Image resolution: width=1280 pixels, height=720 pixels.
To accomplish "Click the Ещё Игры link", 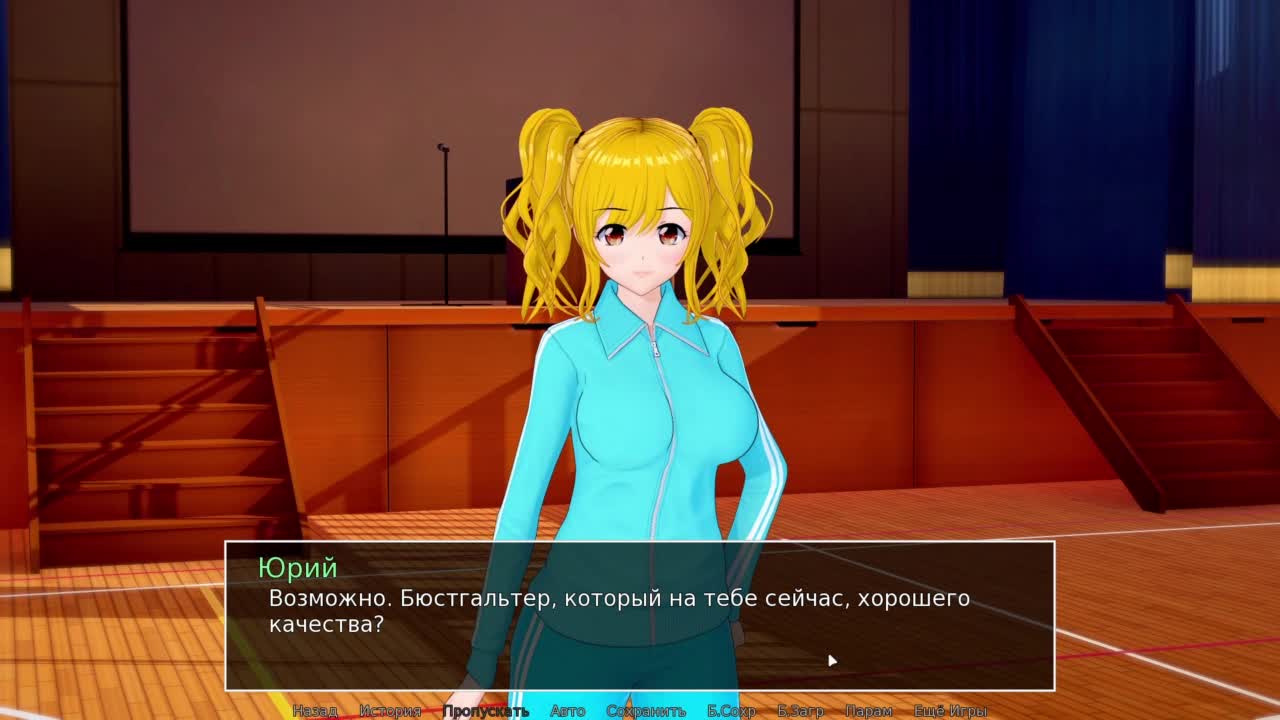I will 950,711.
